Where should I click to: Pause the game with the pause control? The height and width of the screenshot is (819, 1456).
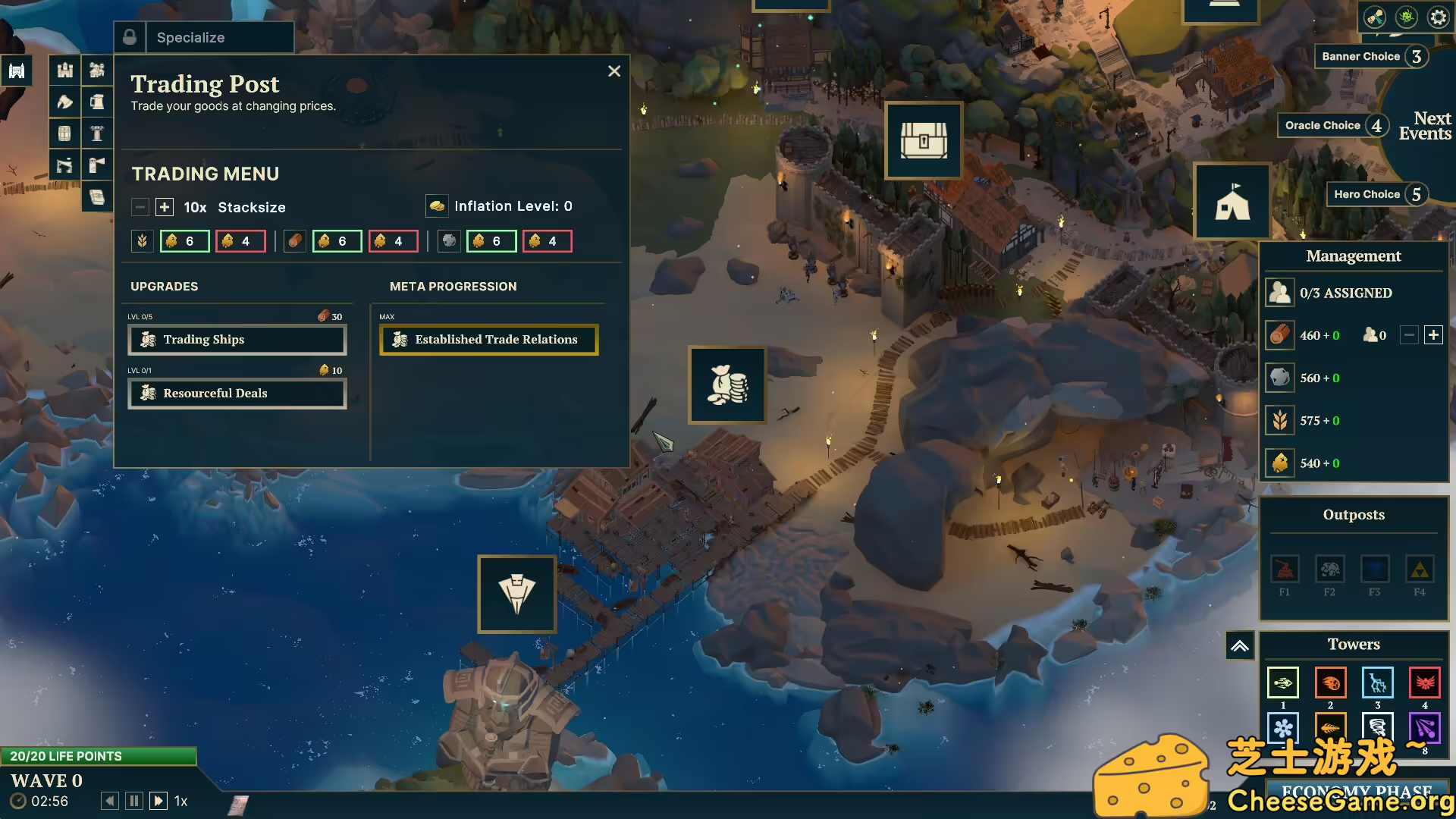click(x=133, y=800)
